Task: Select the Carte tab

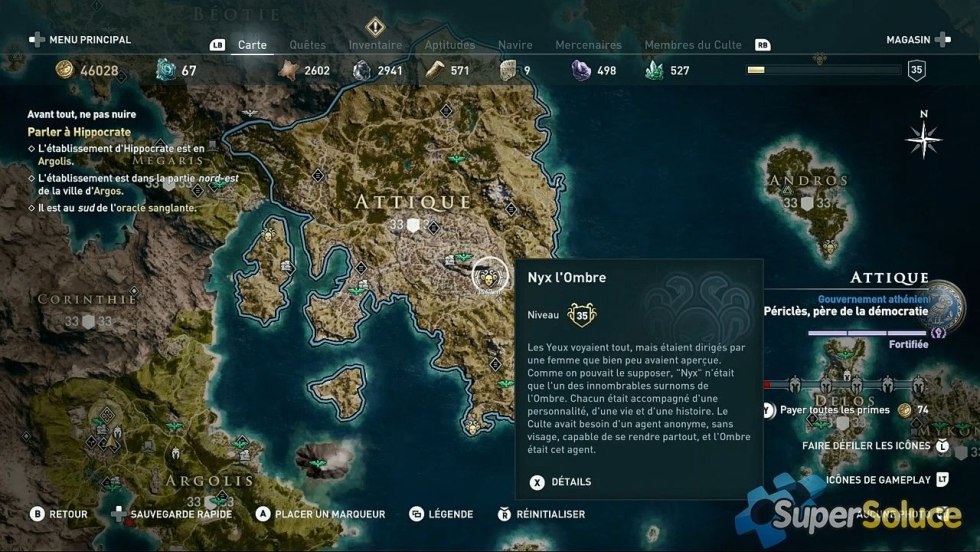Action: [251, 45]
